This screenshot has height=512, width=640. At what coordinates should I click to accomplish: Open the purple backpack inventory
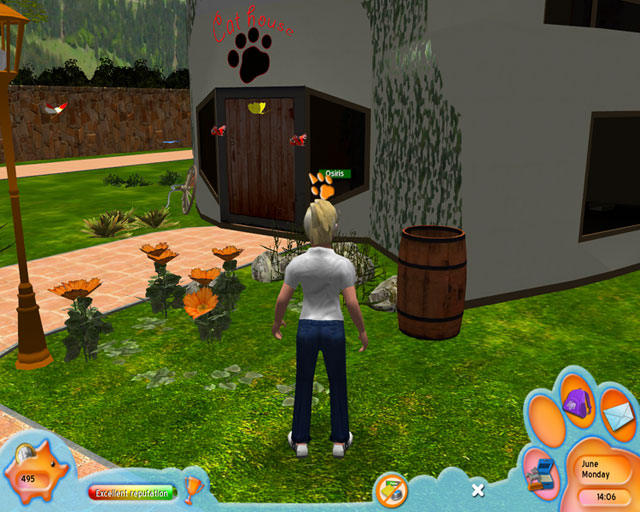coord(577,404)
